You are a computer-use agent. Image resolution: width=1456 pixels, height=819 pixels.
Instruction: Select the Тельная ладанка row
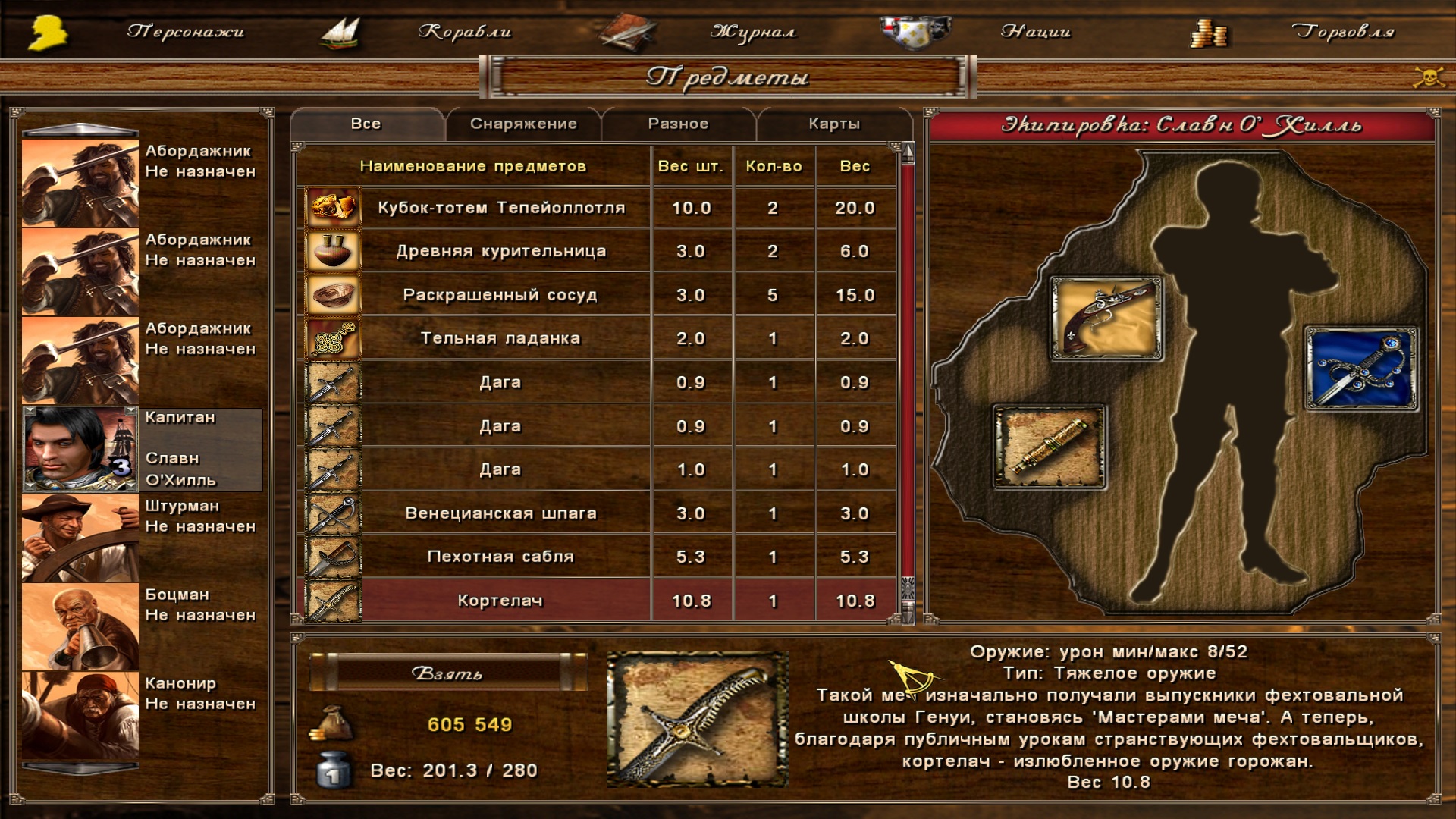tap(501, 338)
